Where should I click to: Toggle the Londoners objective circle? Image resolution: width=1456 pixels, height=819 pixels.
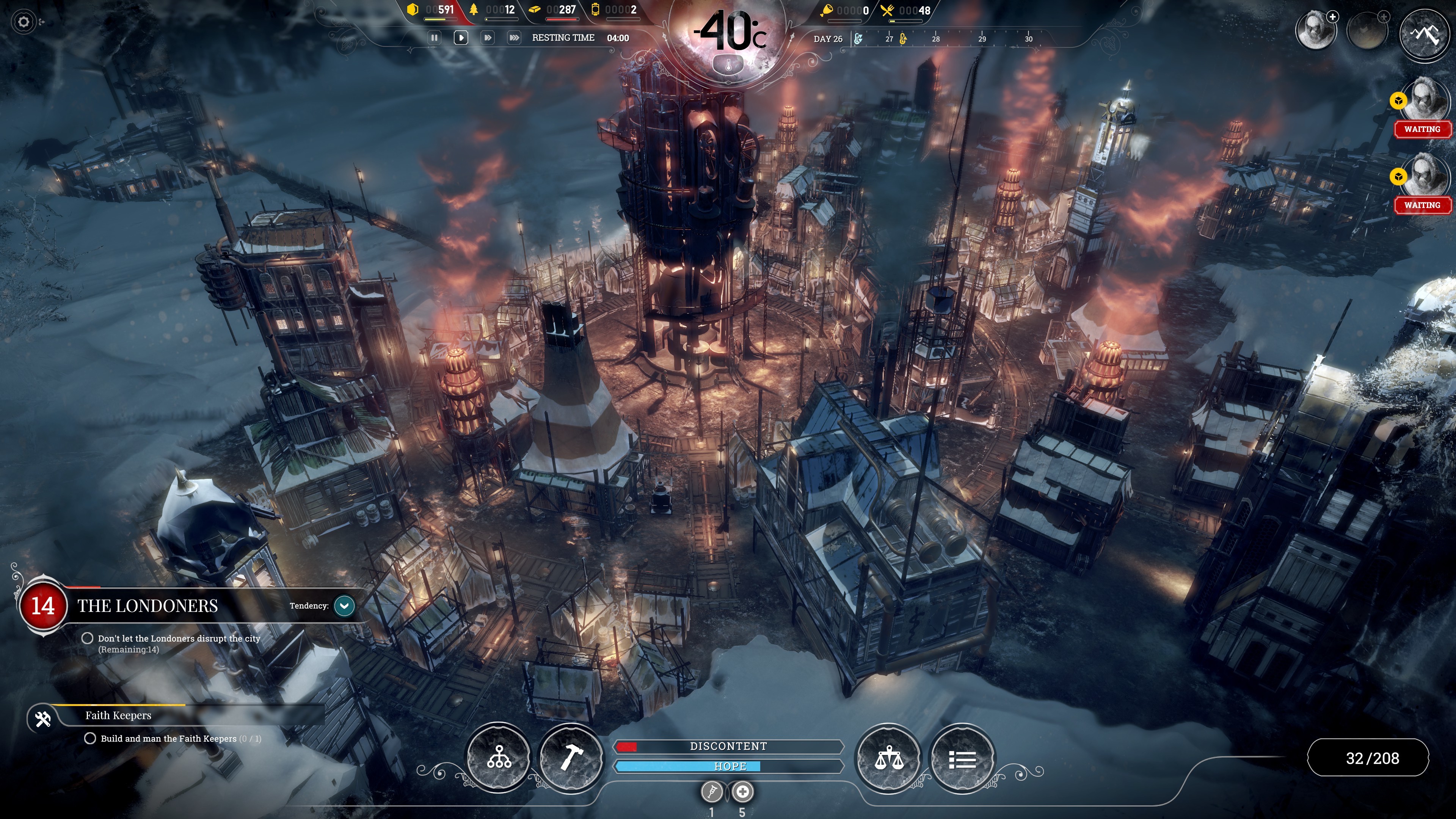pos(89,638)
